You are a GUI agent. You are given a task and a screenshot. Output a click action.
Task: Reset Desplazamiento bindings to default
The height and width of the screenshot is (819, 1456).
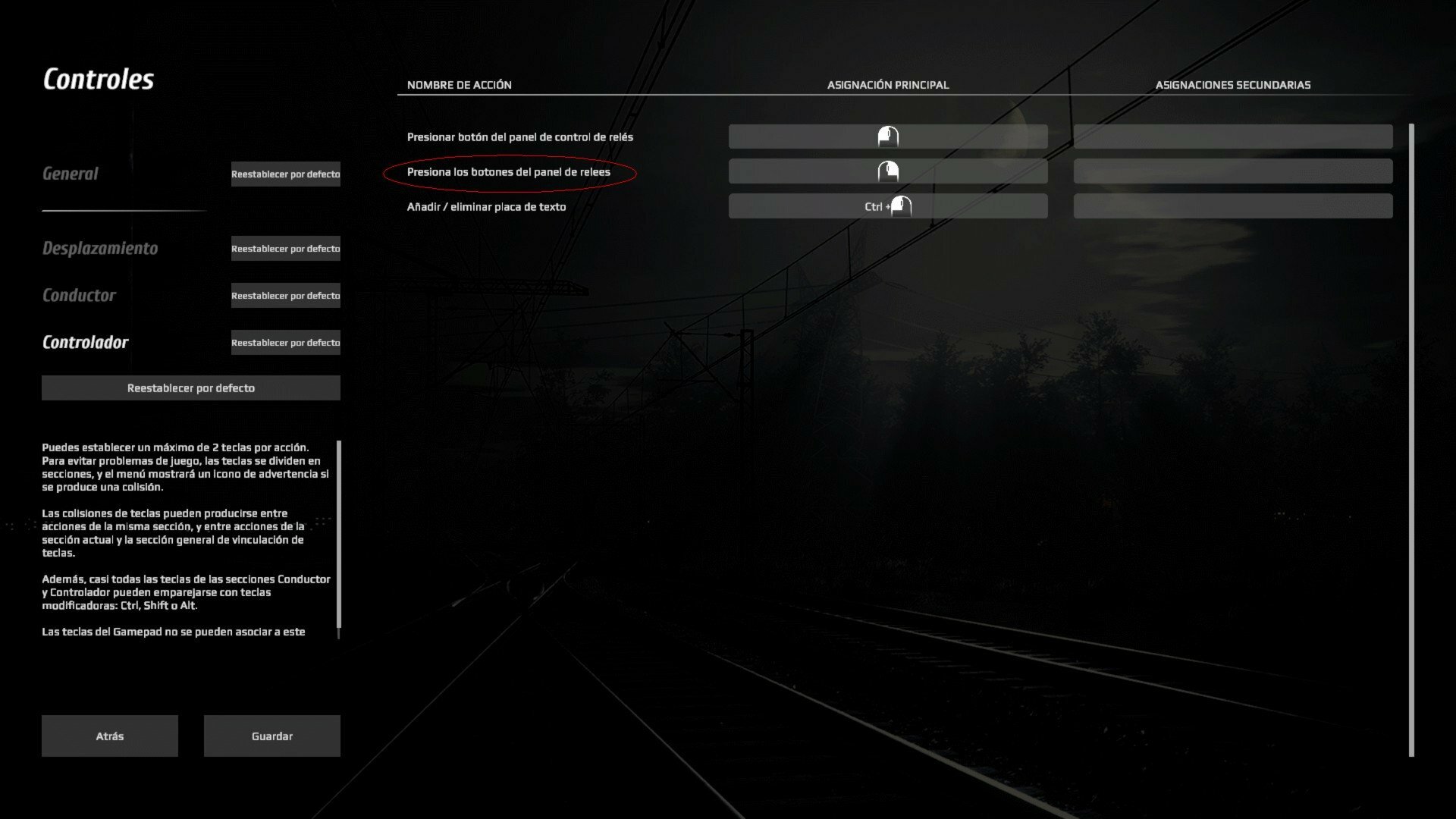pos(285,249)
